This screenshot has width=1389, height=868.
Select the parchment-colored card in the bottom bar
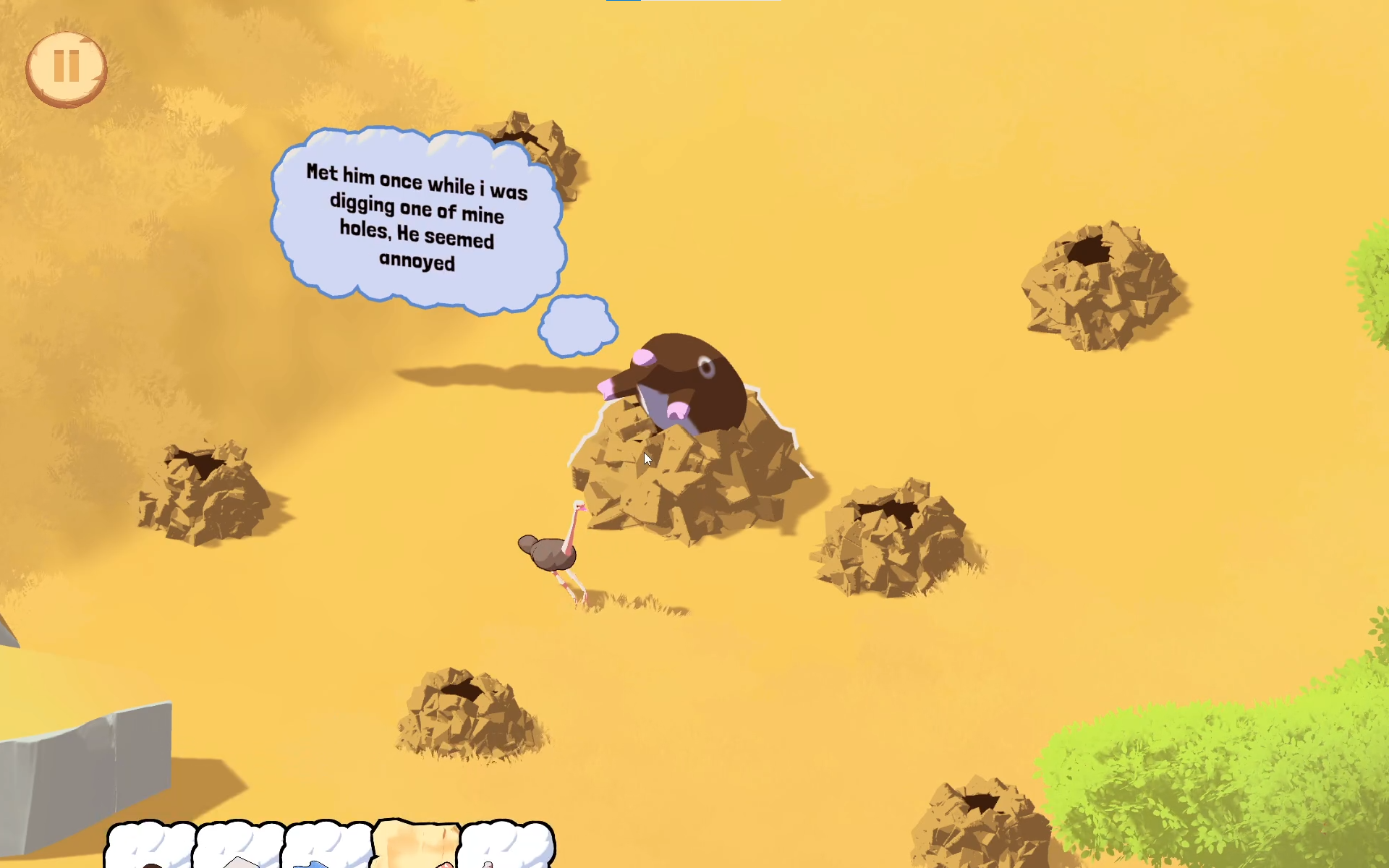click(417, 845)
